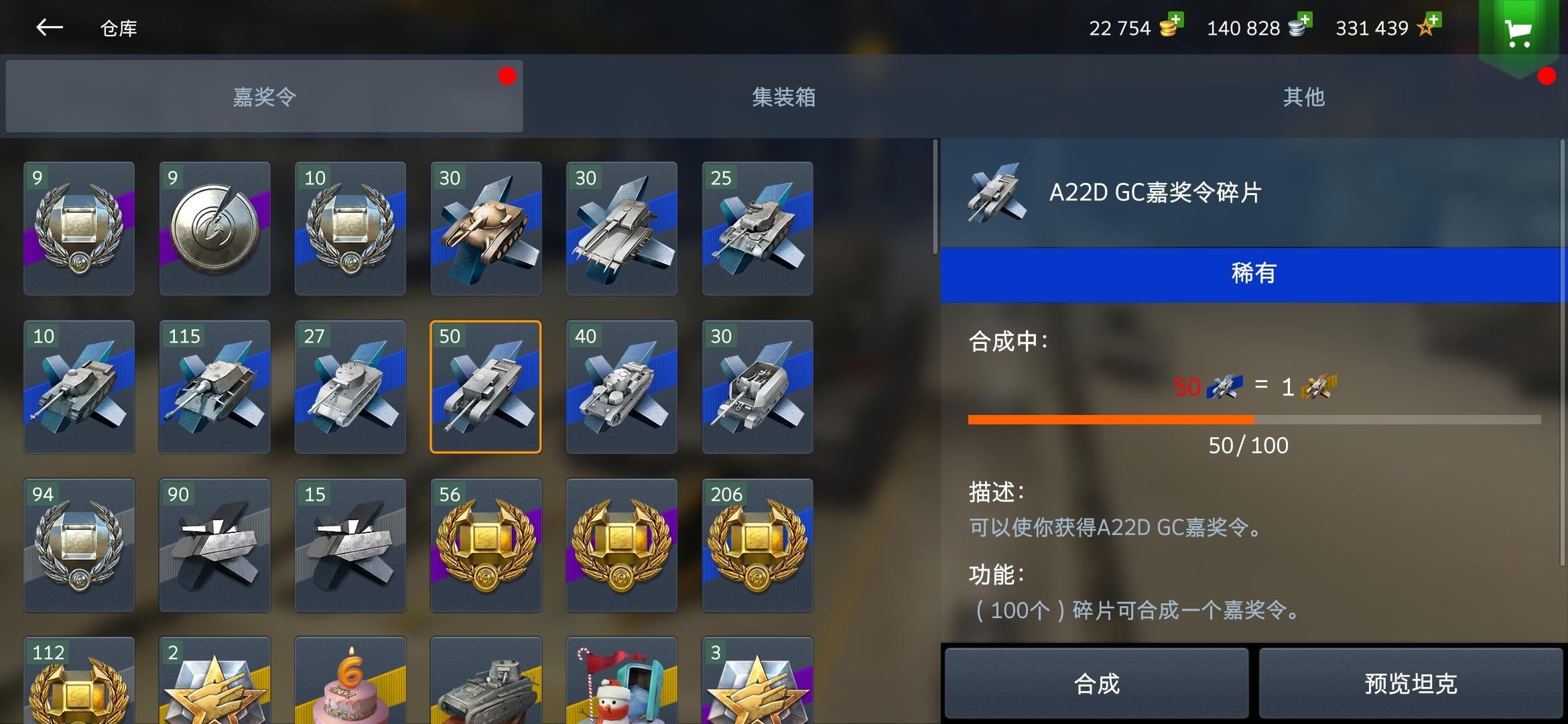Viewport: 1568px width, 724px height.
Task: Click the selected fragment with orange border
Action: pyautogui.click(x=486, y=387)
